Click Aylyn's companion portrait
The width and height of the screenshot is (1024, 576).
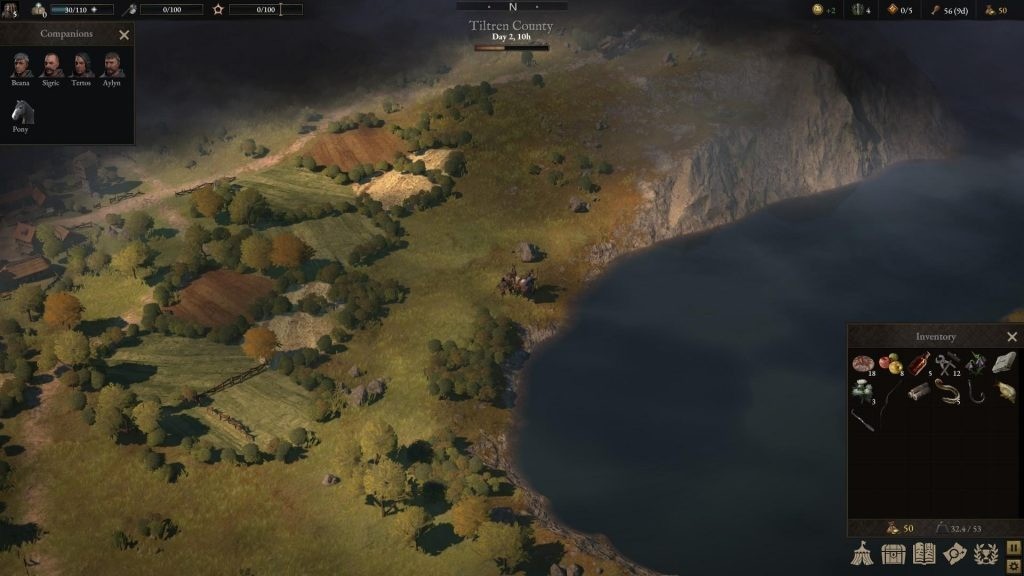pos(111,65)
